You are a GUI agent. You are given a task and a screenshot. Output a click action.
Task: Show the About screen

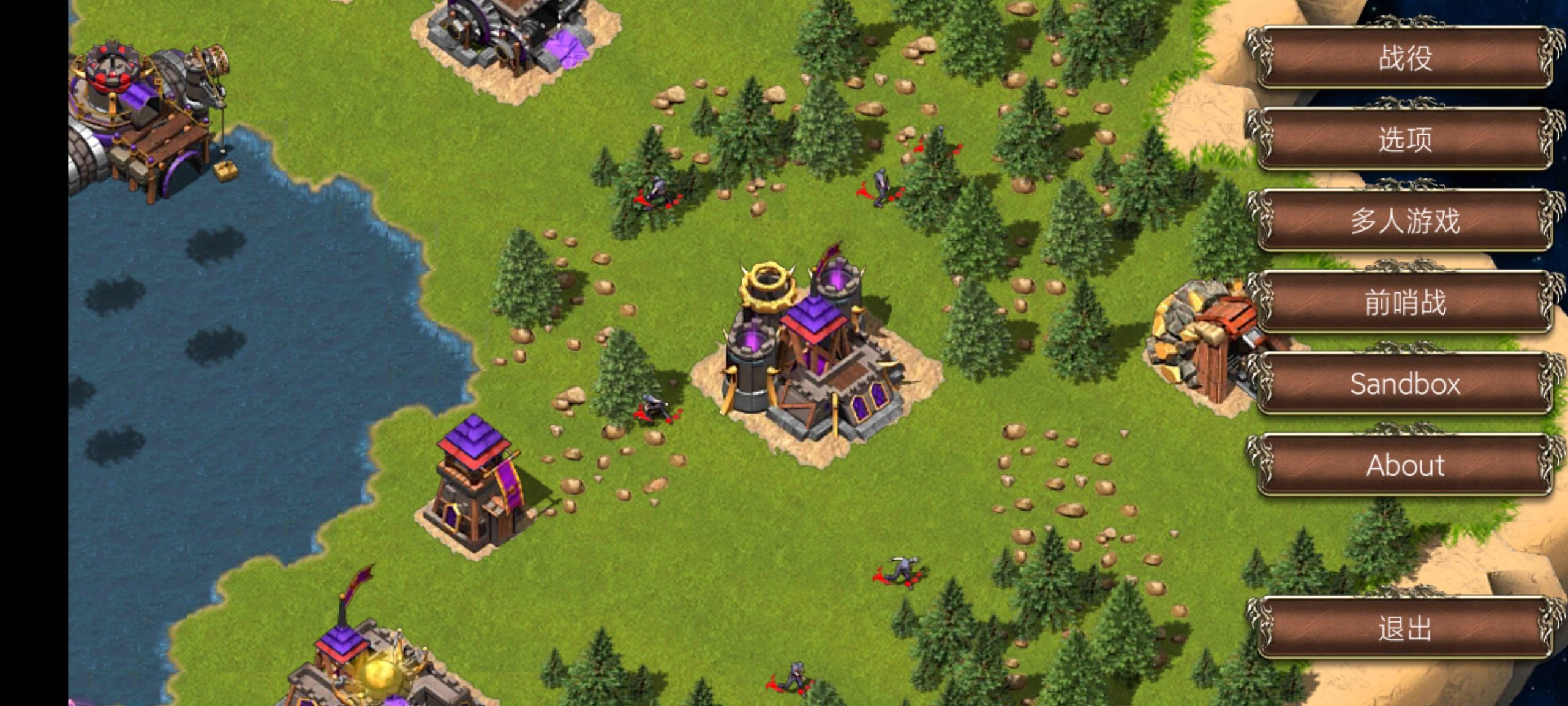point(1404,465)
